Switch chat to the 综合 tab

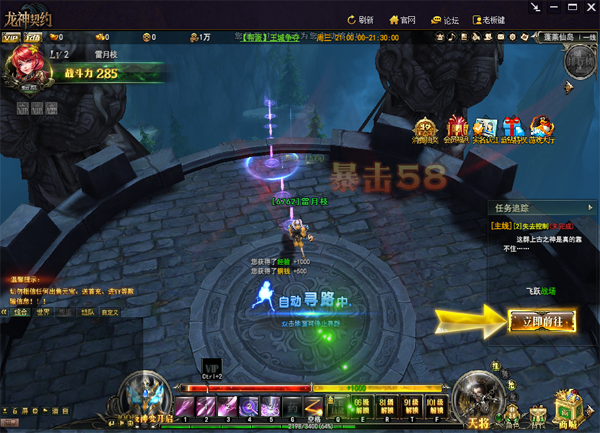click(20, 313)
